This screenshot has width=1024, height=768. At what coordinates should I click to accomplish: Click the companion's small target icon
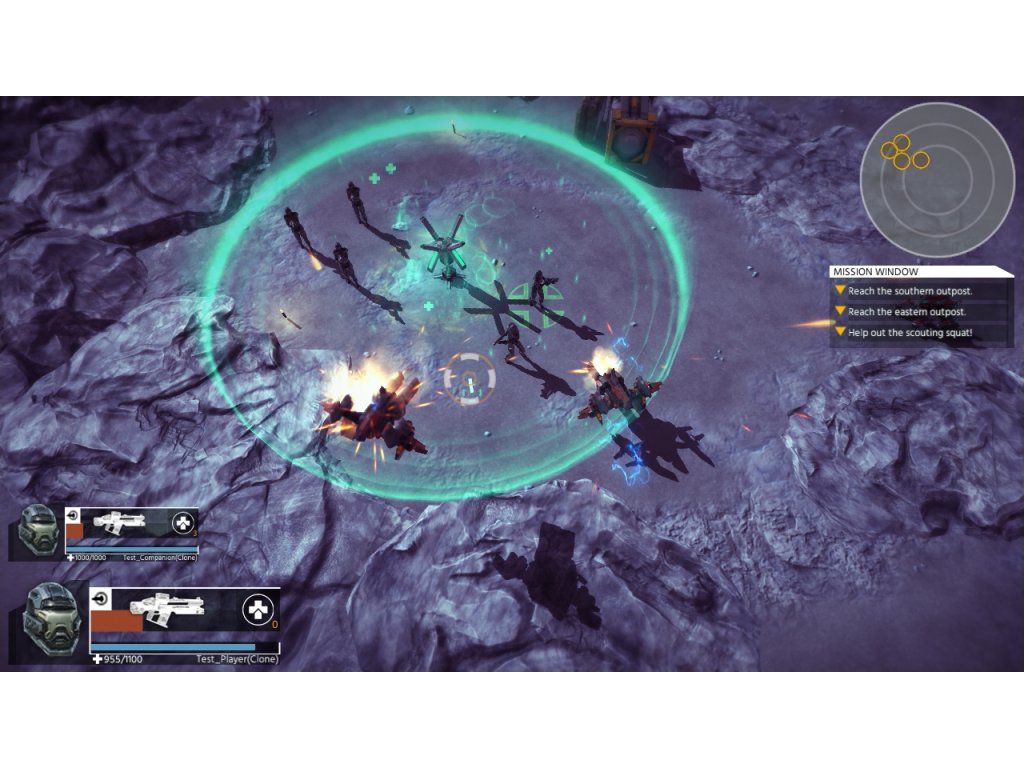(x=72, y=515)
